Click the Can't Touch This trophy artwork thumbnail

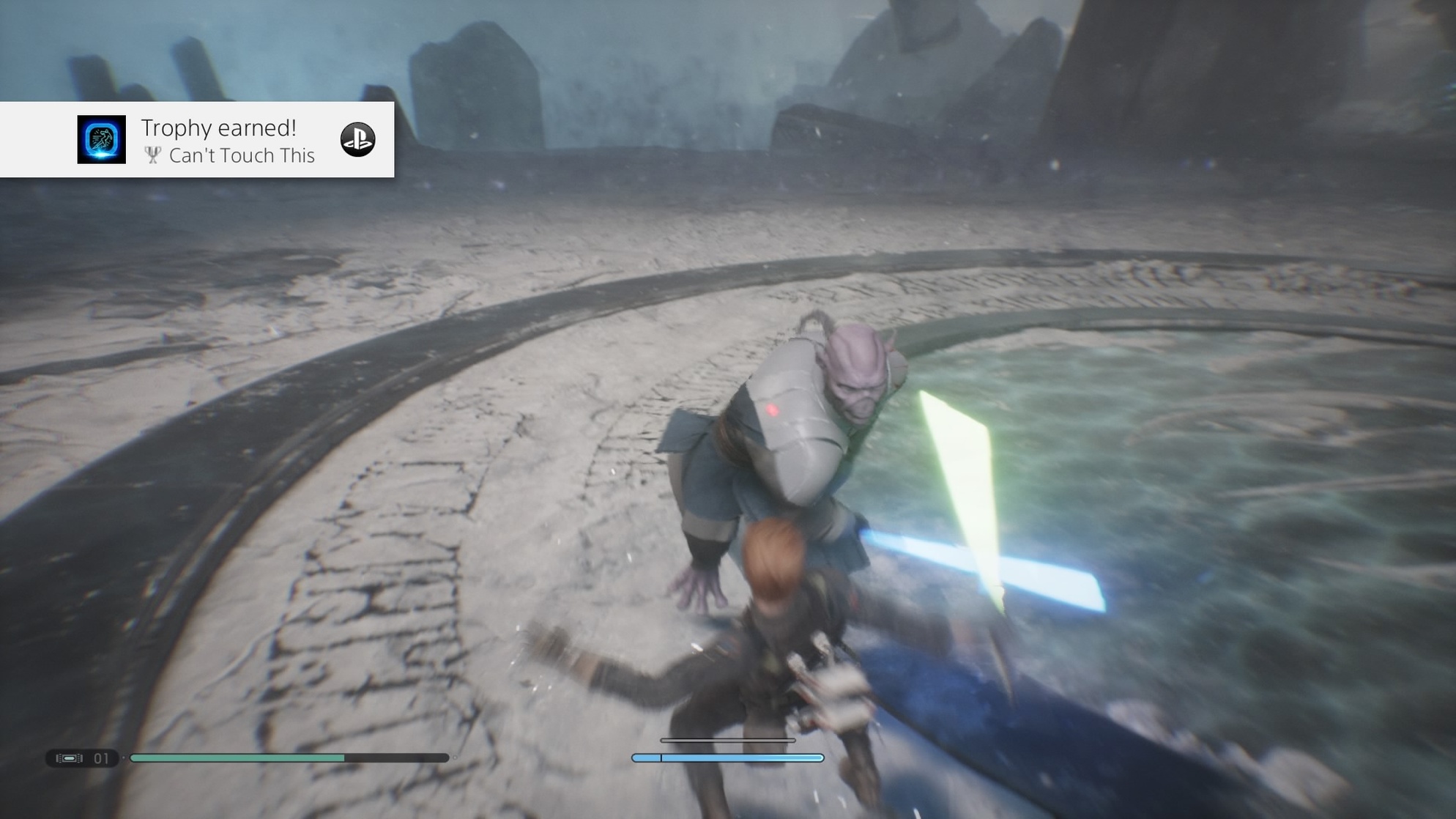point(102,139)
